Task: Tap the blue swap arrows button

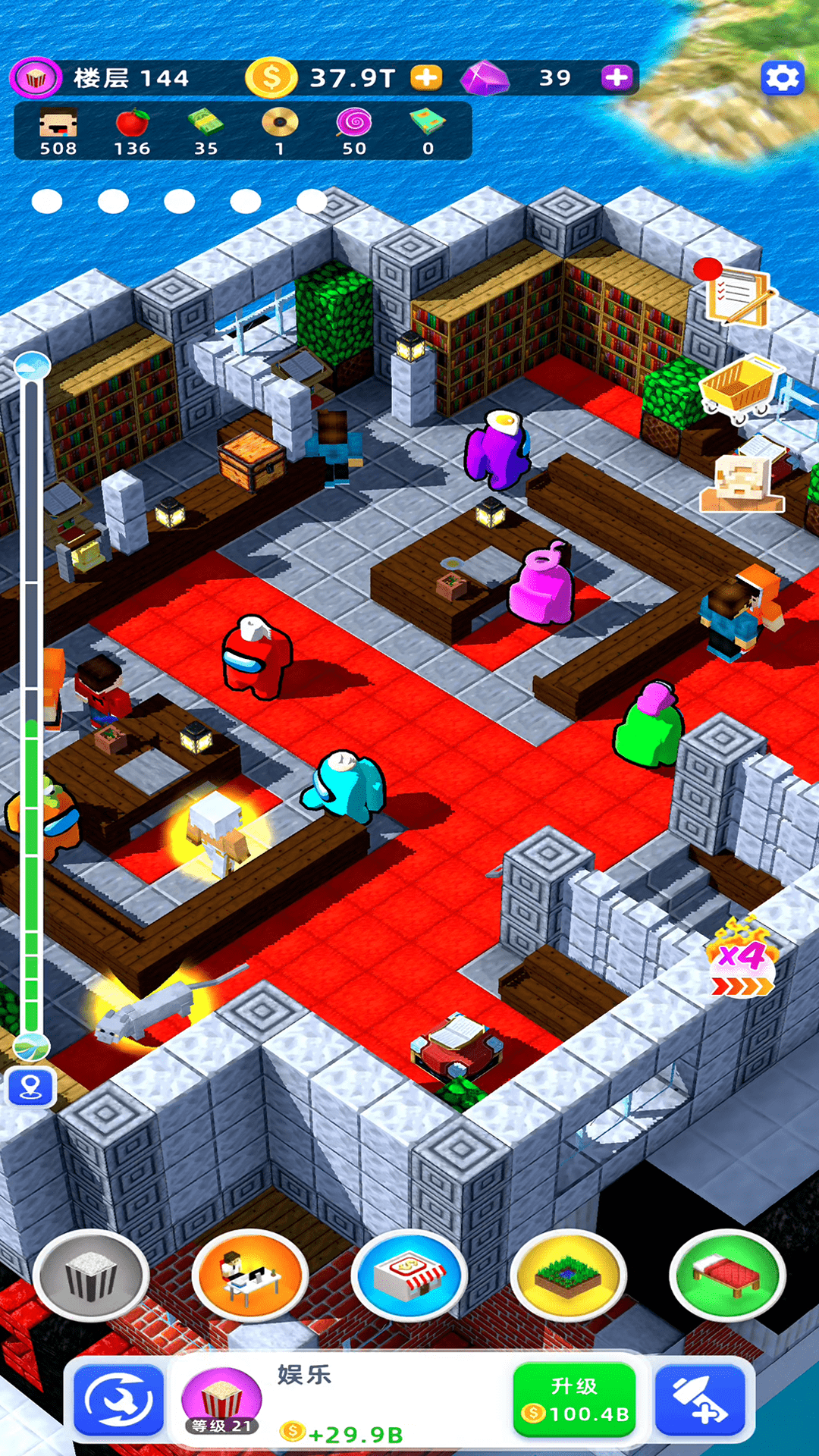Action: point(119,1401)
